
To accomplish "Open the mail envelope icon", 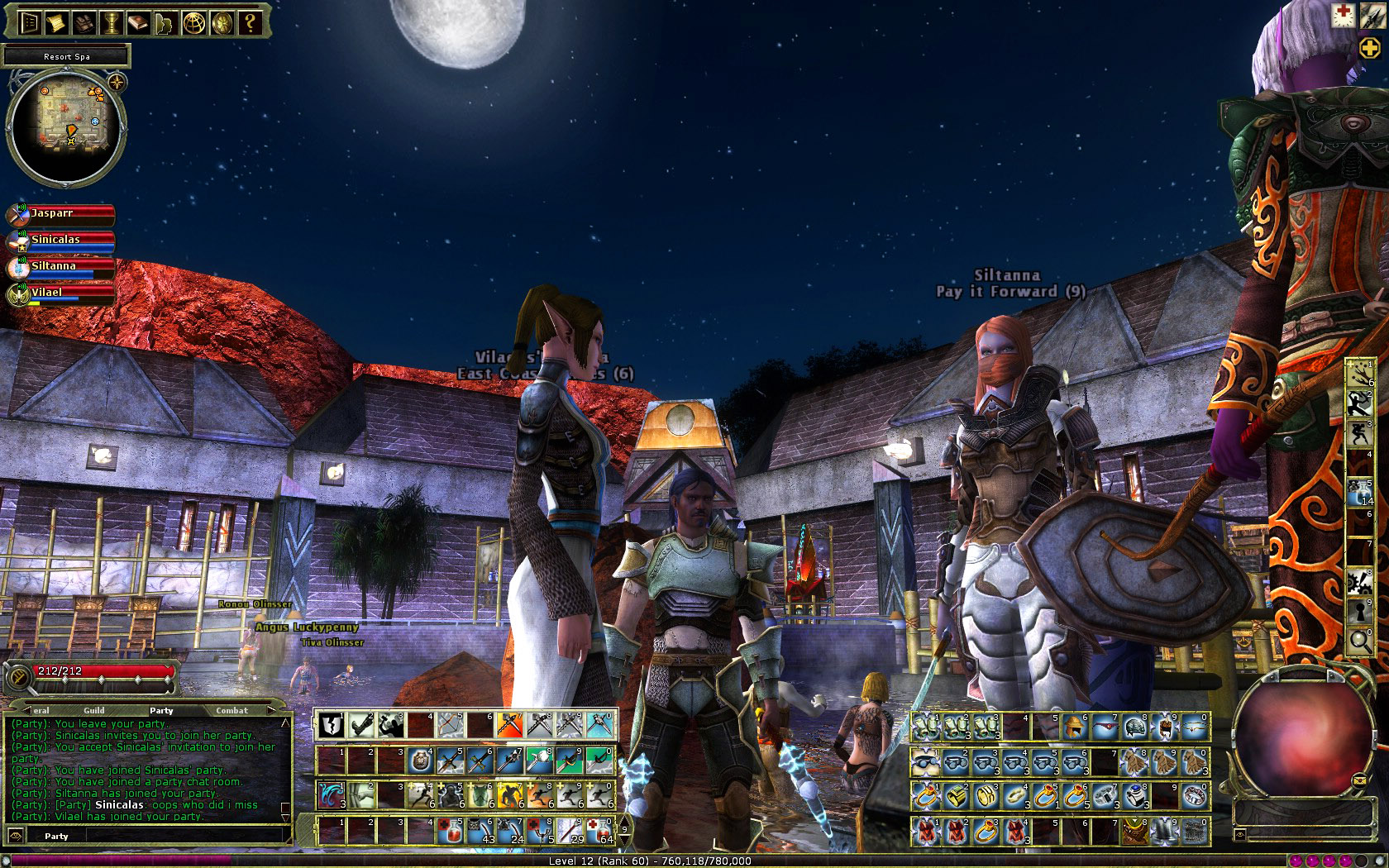I will (1359, 780).
